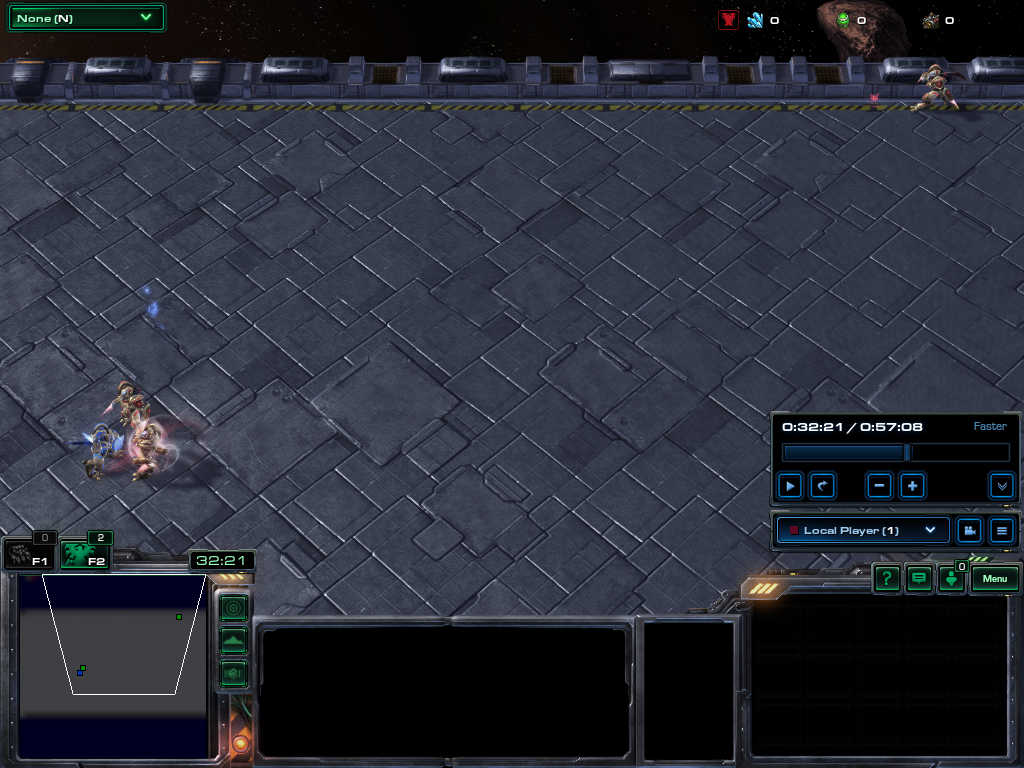Screen dimensions: 1024x768
Task: Click the green down-arrow button left of Menu
Action: [x=951, y=580]
